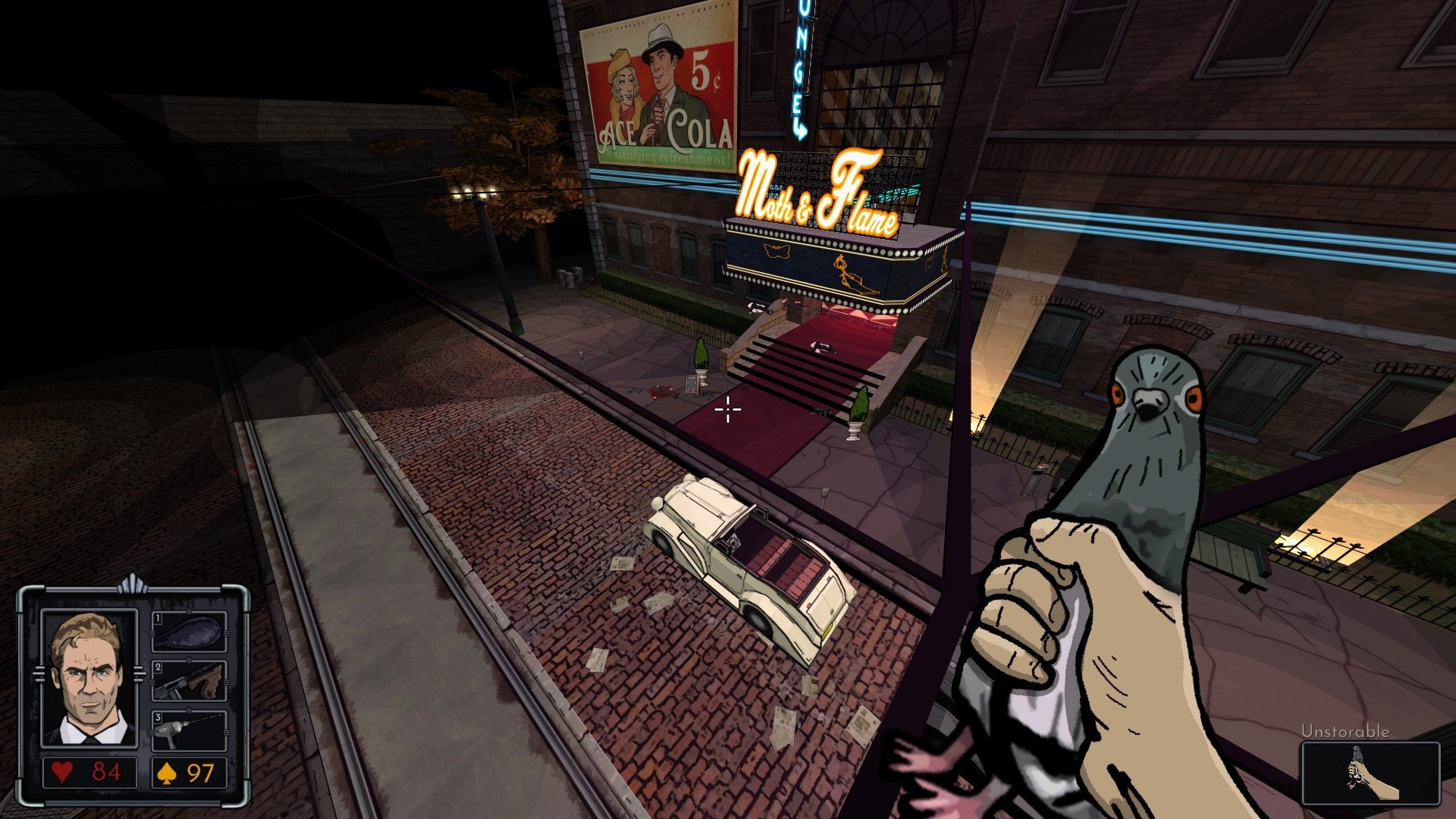This screenshot has width=1456, height=819.
Task: Equip the tommy gun in slot 2
Action: (190, 681)
